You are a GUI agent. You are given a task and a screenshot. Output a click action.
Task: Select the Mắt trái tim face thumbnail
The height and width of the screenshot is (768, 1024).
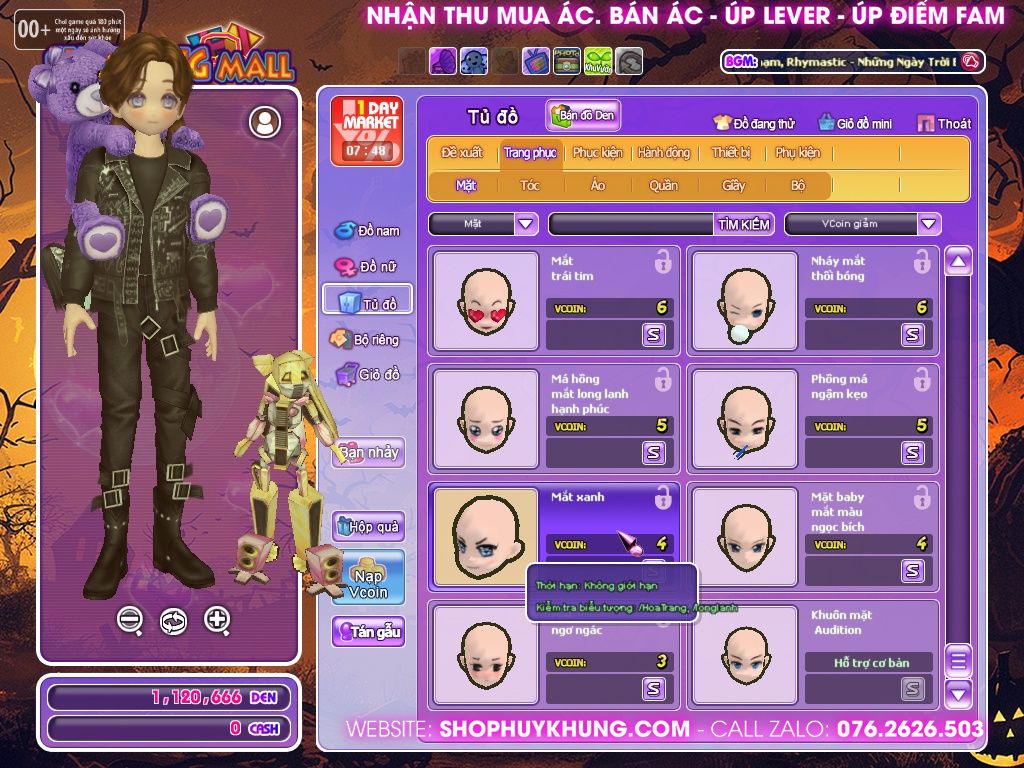pyautogui.click(x=486, y=300)
